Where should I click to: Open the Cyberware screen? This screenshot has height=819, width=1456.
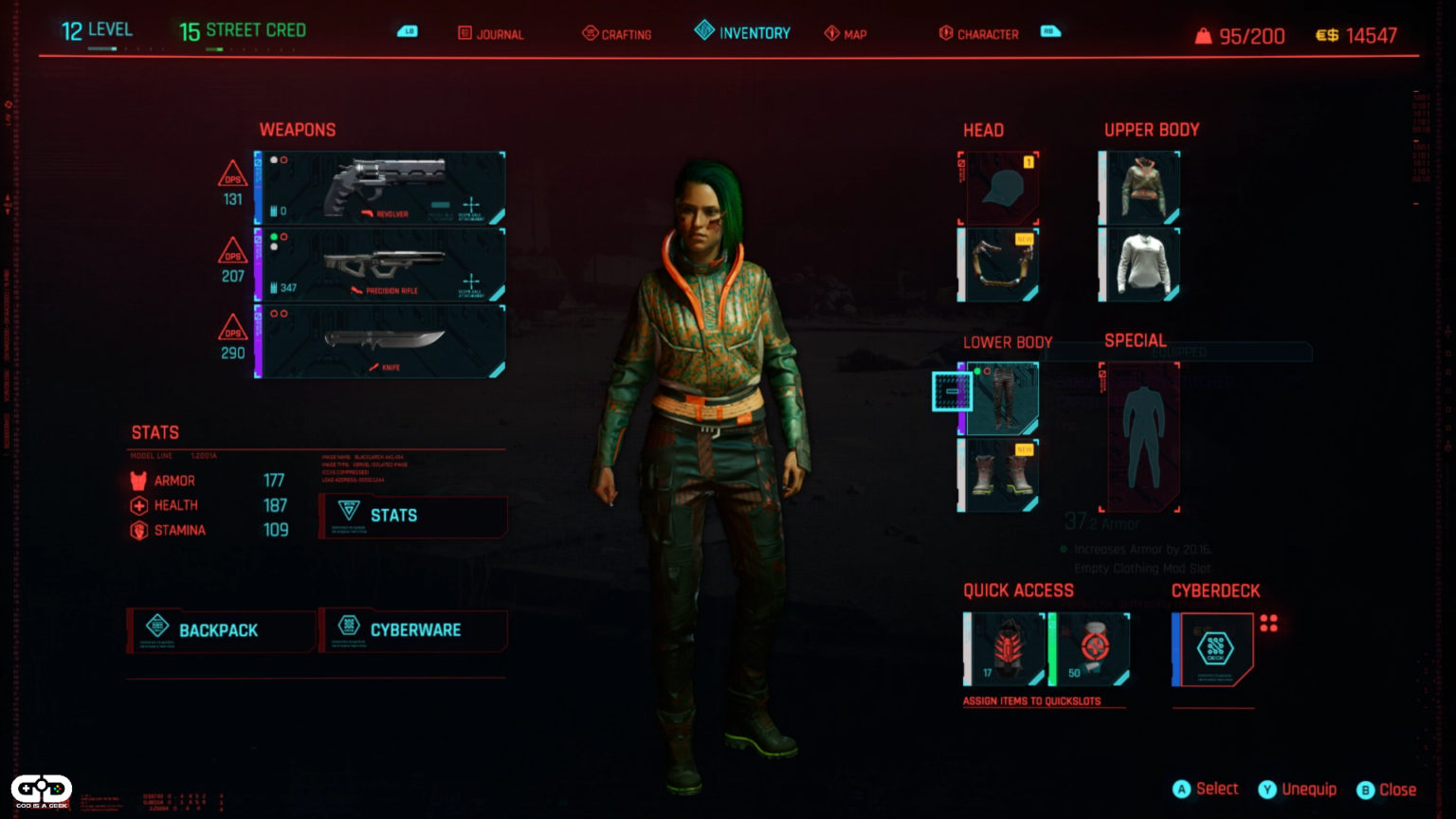click(x=413, y=629)
